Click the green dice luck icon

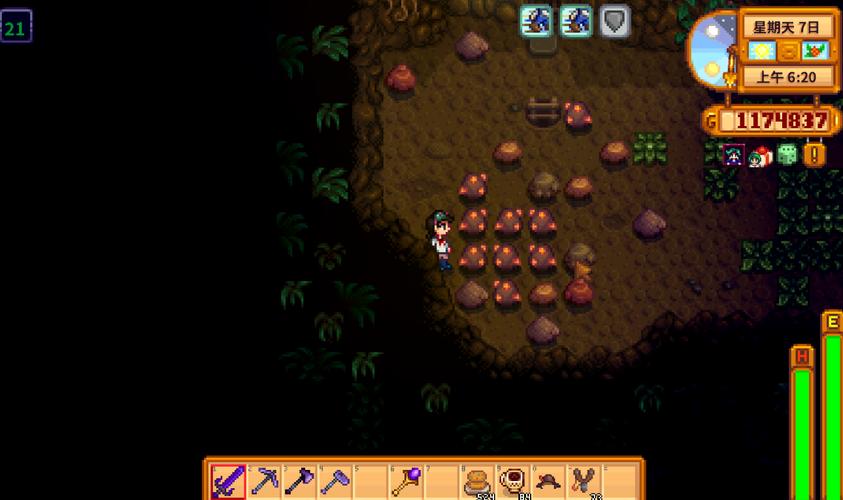pos(788,155)
